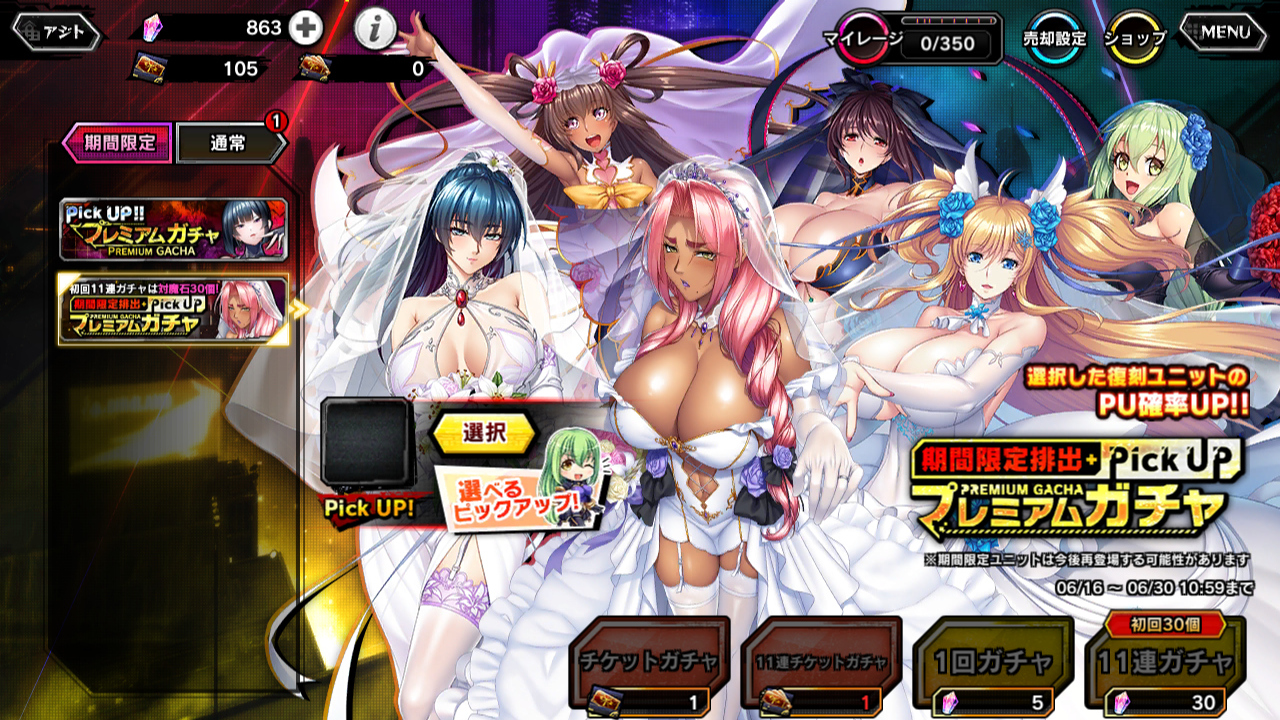Select the Pick UP!! プレミアムガチャ banner
This screenshot has width=1280, height=720.
click(173, 229)
